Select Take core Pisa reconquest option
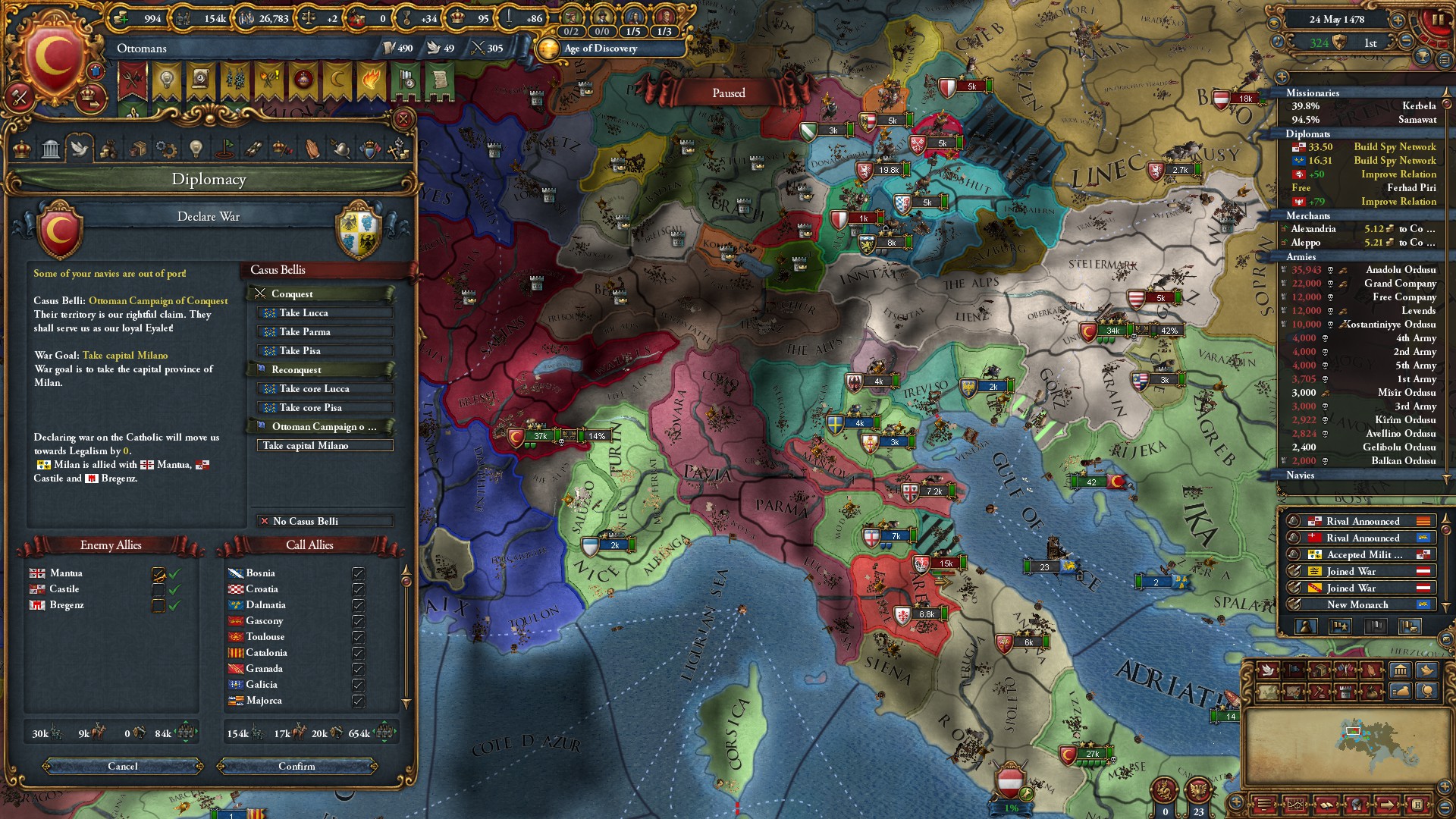The image size is (1456, 819). tap(325, 408)
